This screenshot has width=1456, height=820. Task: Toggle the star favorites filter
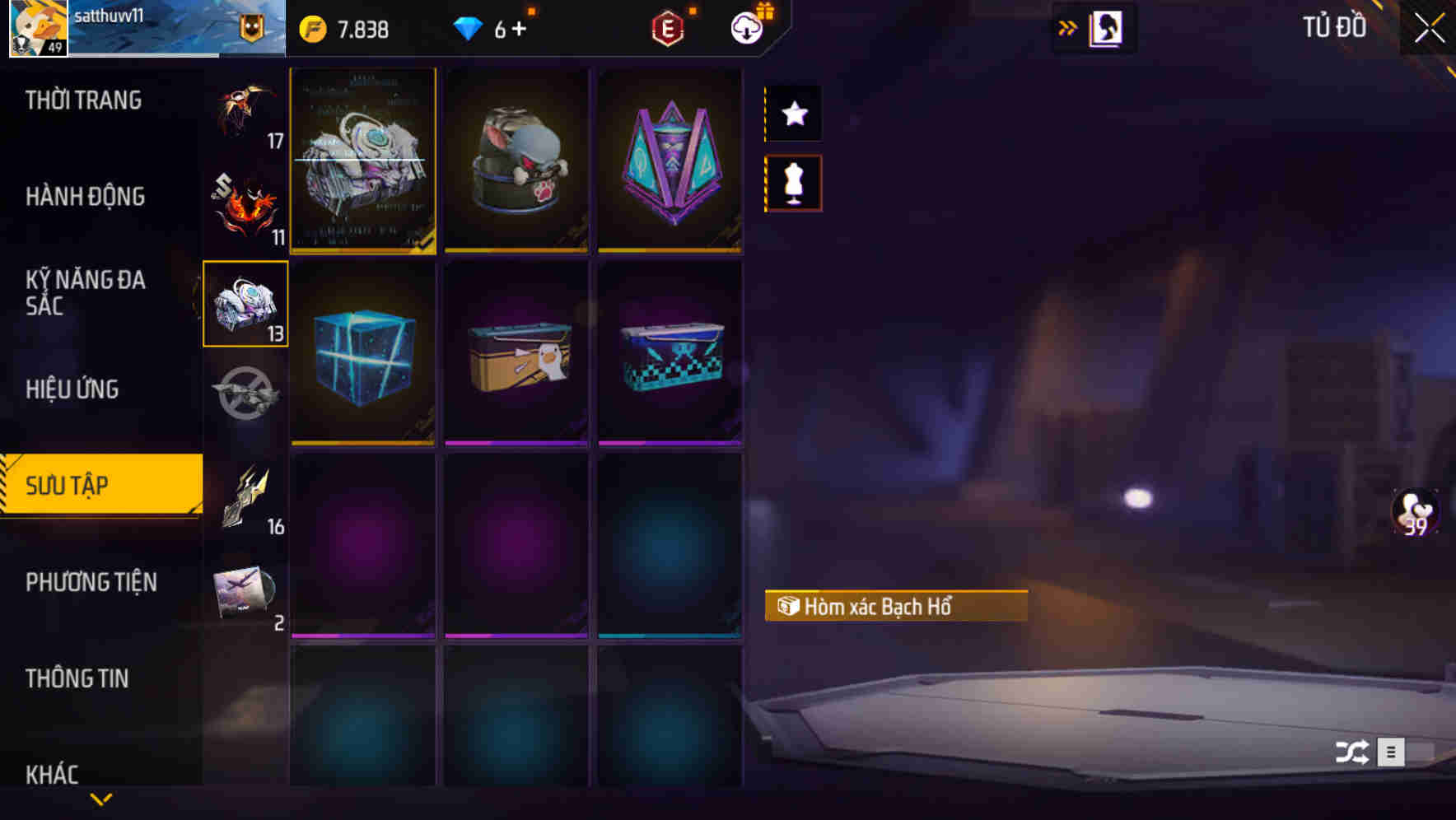[x=792, y=114]
